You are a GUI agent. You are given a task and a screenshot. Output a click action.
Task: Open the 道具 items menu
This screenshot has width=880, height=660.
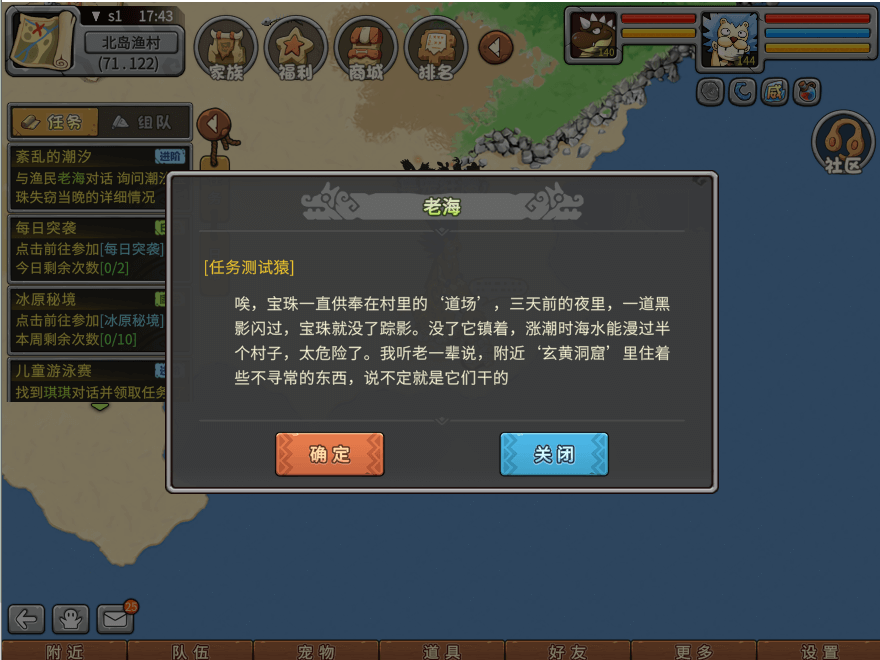point(442,651)
